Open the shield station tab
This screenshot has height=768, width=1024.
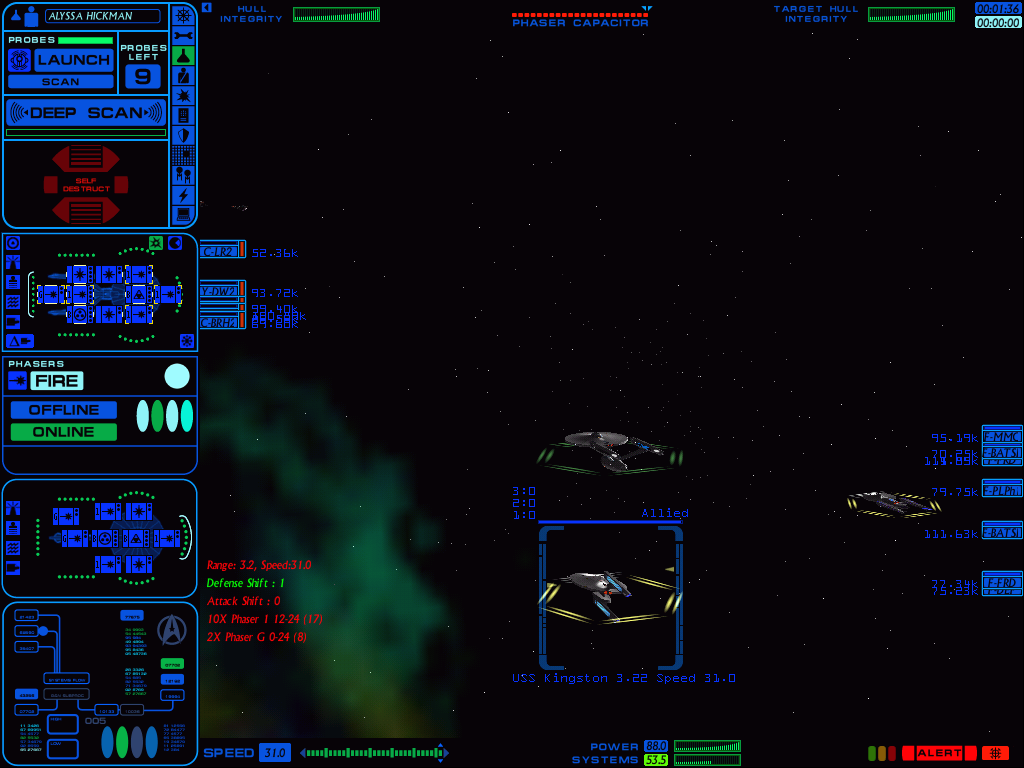[183, 135]
